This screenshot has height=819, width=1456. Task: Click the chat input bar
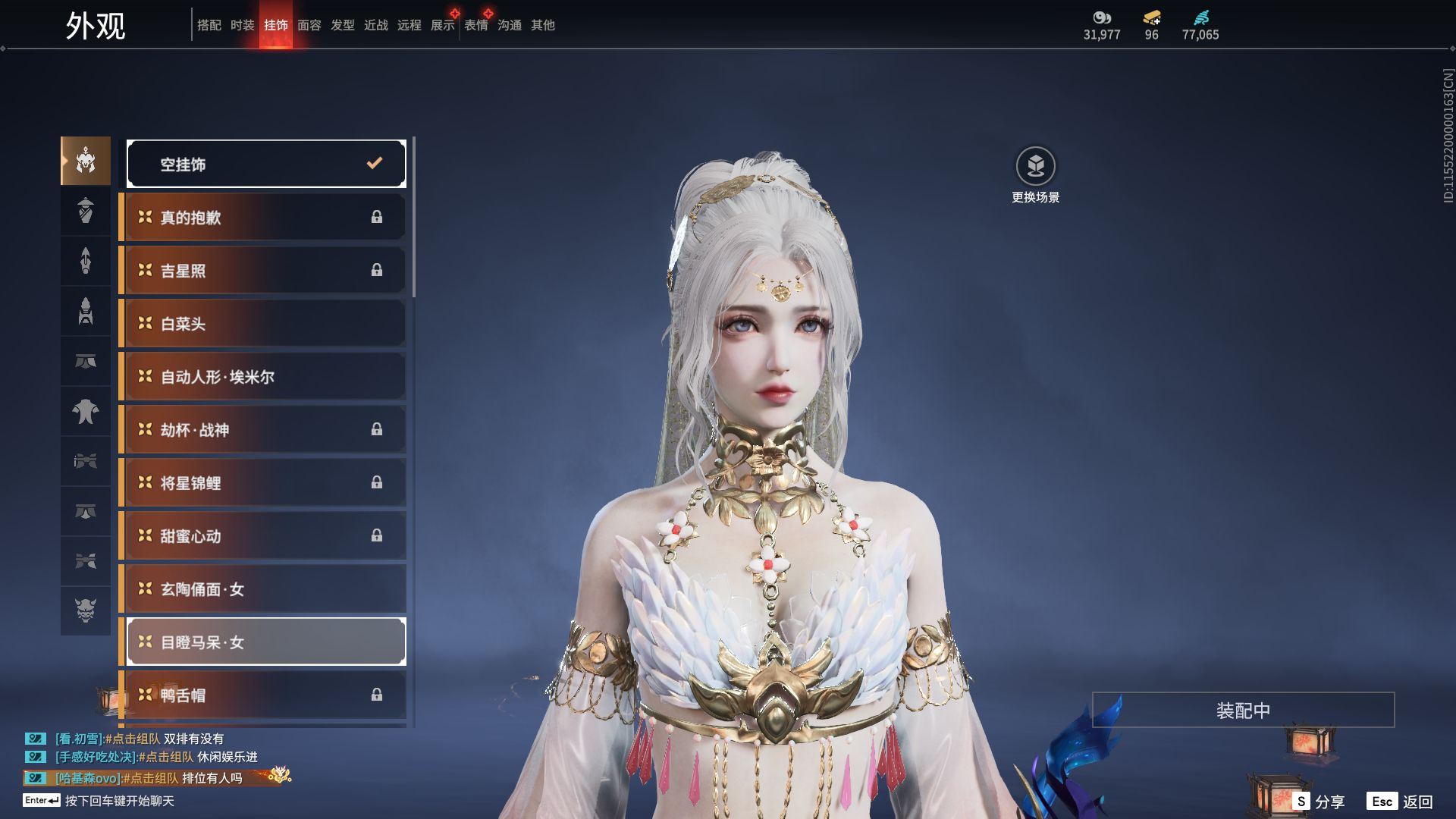click(120, 801)
